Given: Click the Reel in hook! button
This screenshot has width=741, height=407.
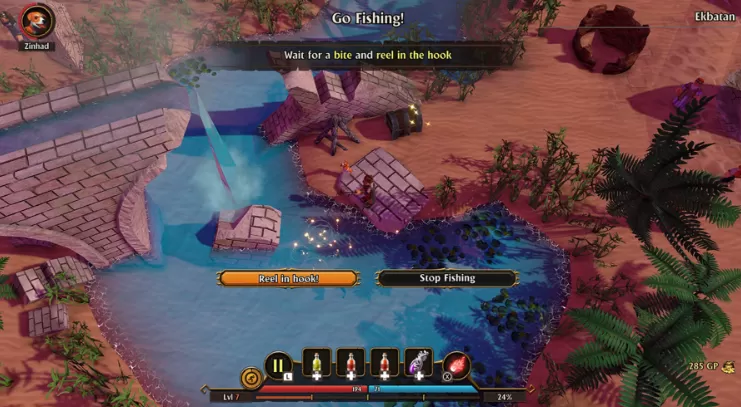Looking at the screenshot, I should (x=288, y=278).
